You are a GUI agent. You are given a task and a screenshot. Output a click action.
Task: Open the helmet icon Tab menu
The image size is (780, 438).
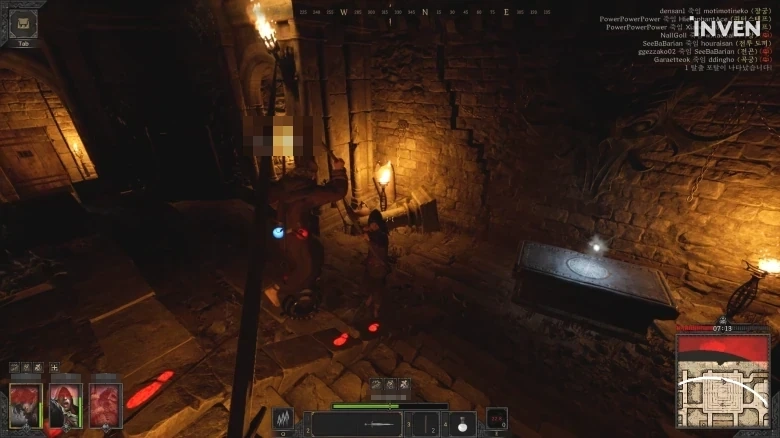(24, 24)
